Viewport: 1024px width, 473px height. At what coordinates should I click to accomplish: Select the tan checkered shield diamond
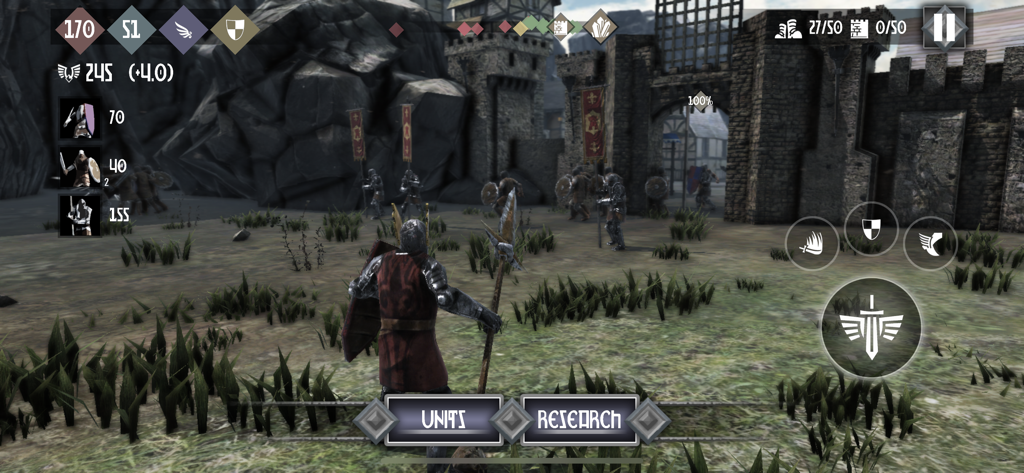pos(235,28)
